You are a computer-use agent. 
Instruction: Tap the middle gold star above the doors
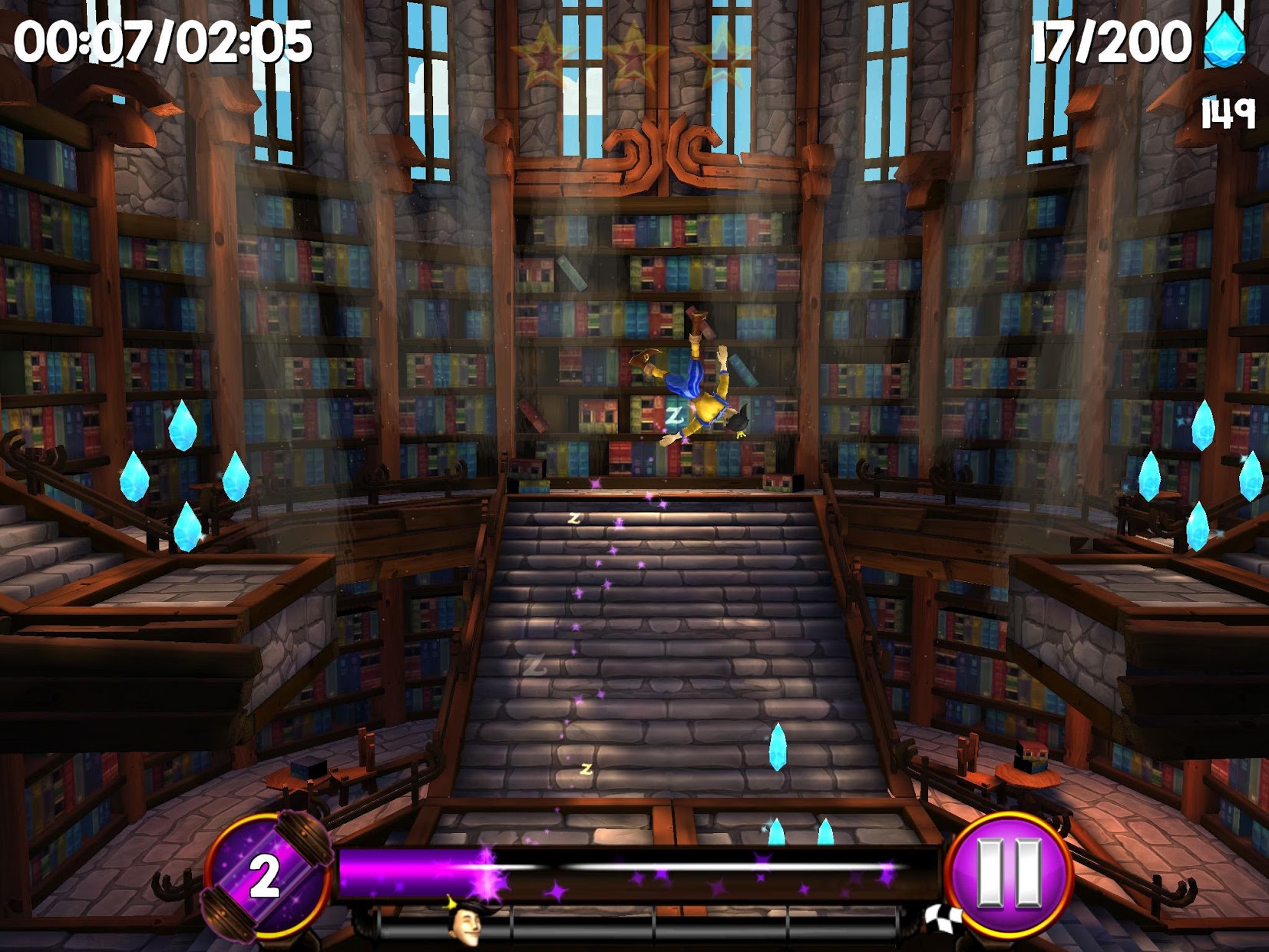pyautogui.click(x=634, y=54)
